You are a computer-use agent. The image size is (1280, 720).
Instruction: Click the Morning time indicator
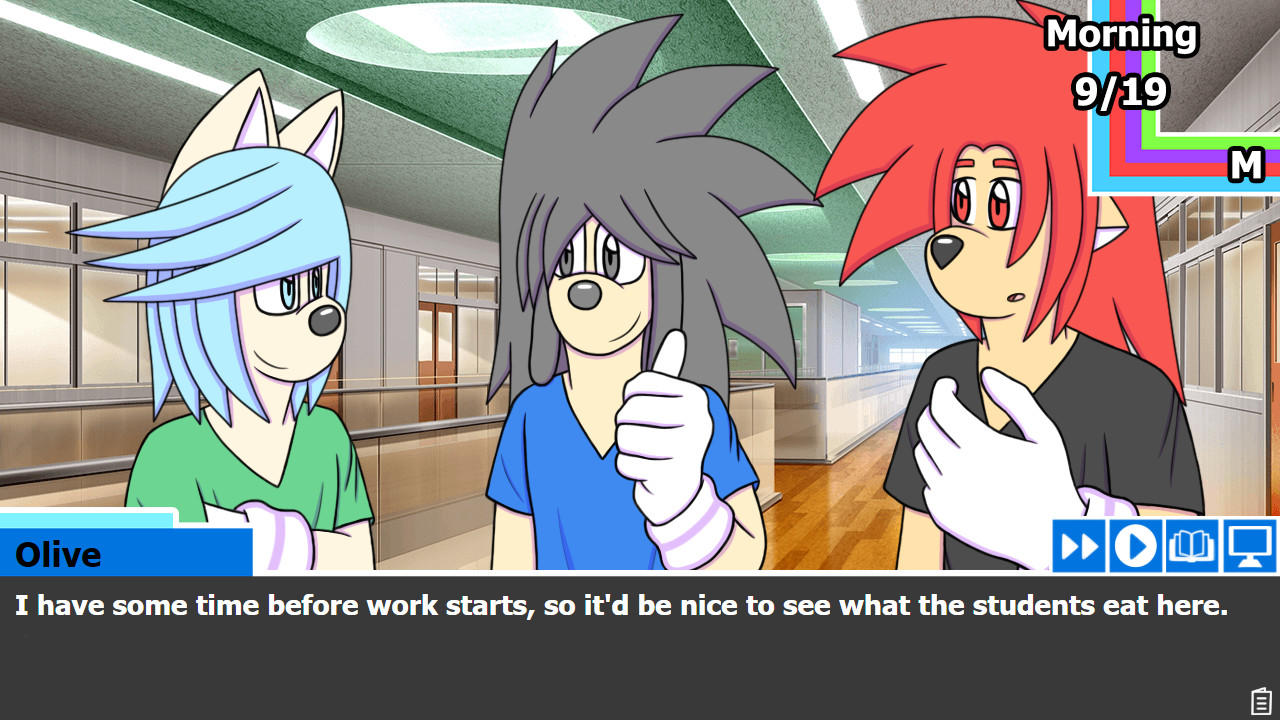click(x=1120, y=34)
